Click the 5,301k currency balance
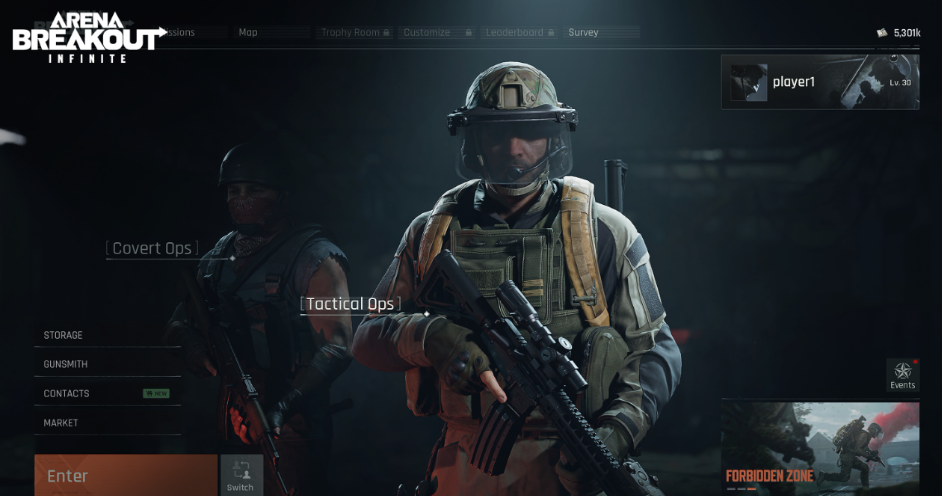 (899, 33)
